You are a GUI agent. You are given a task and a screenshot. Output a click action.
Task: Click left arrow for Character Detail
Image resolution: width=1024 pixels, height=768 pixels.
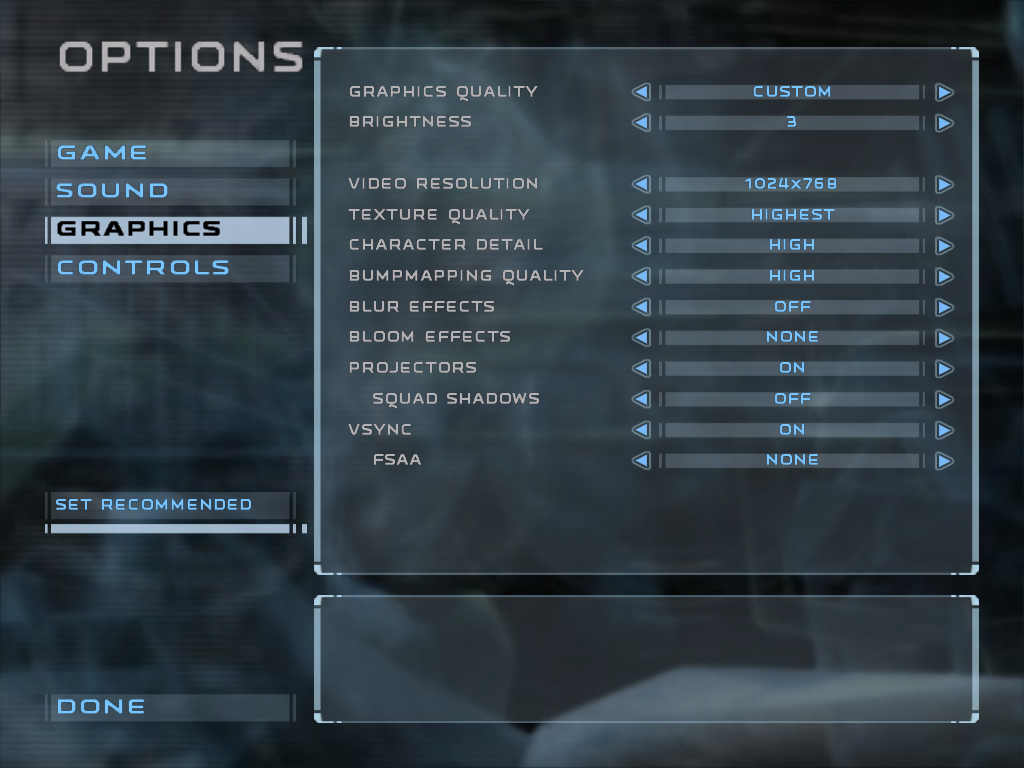click(x=641, y=246)
